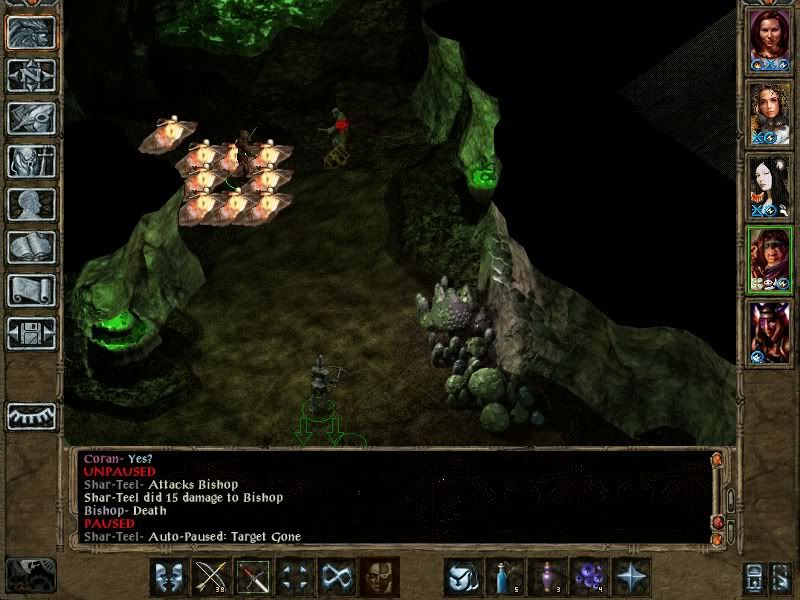
Task: Select the curly brown-haired woman's portrait
Action: [x=769, y=111]
